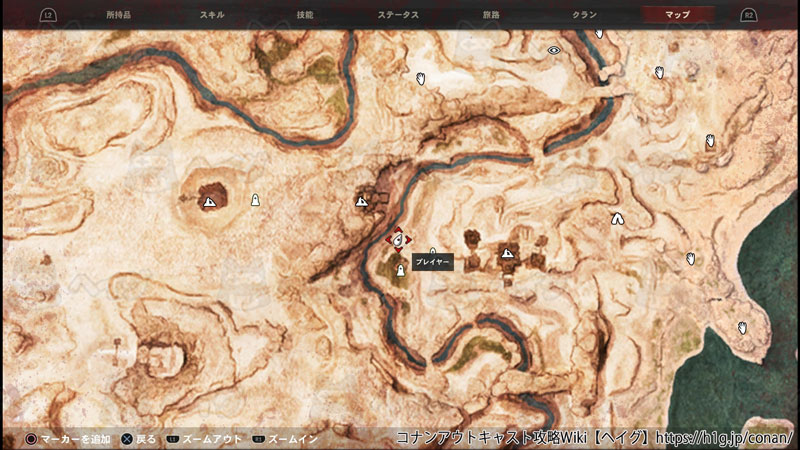This screenshot has height=450, width=800.
Task: Switch to the スキル tab
Action: pyautogui.click(x=212, y=15)
